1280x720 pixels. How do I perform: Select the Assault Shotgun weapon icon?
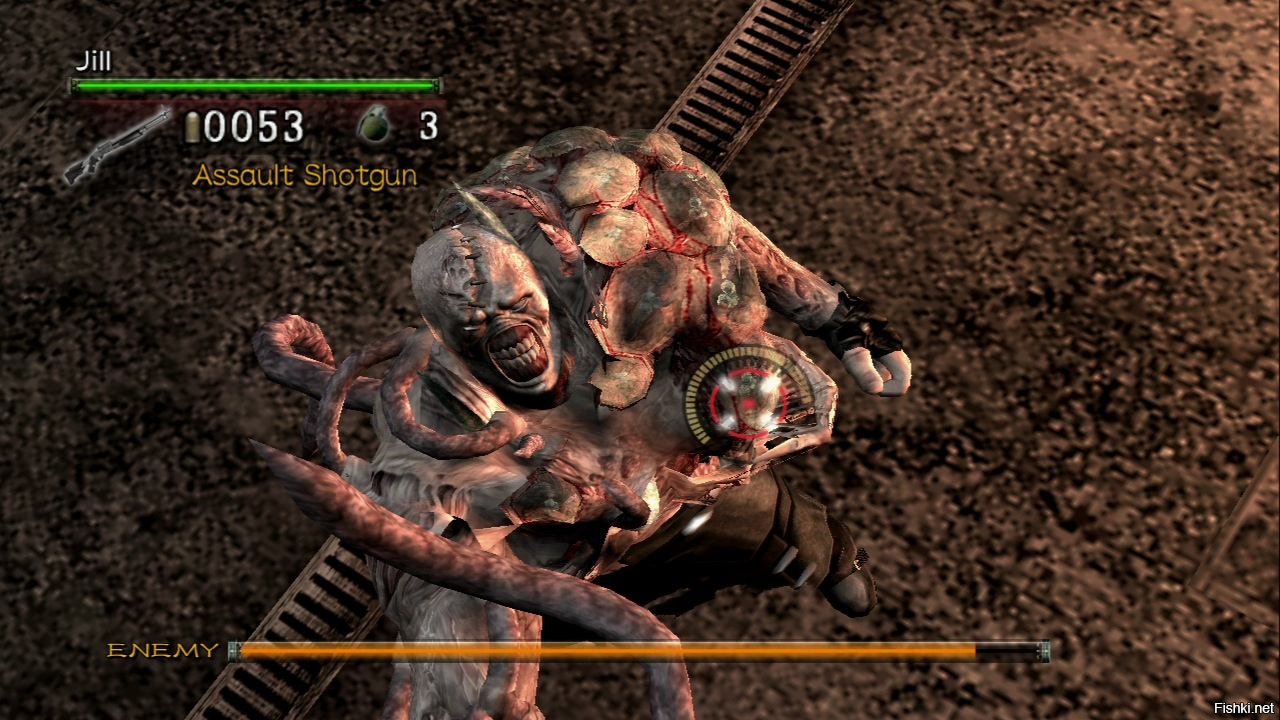coord(117,146)
